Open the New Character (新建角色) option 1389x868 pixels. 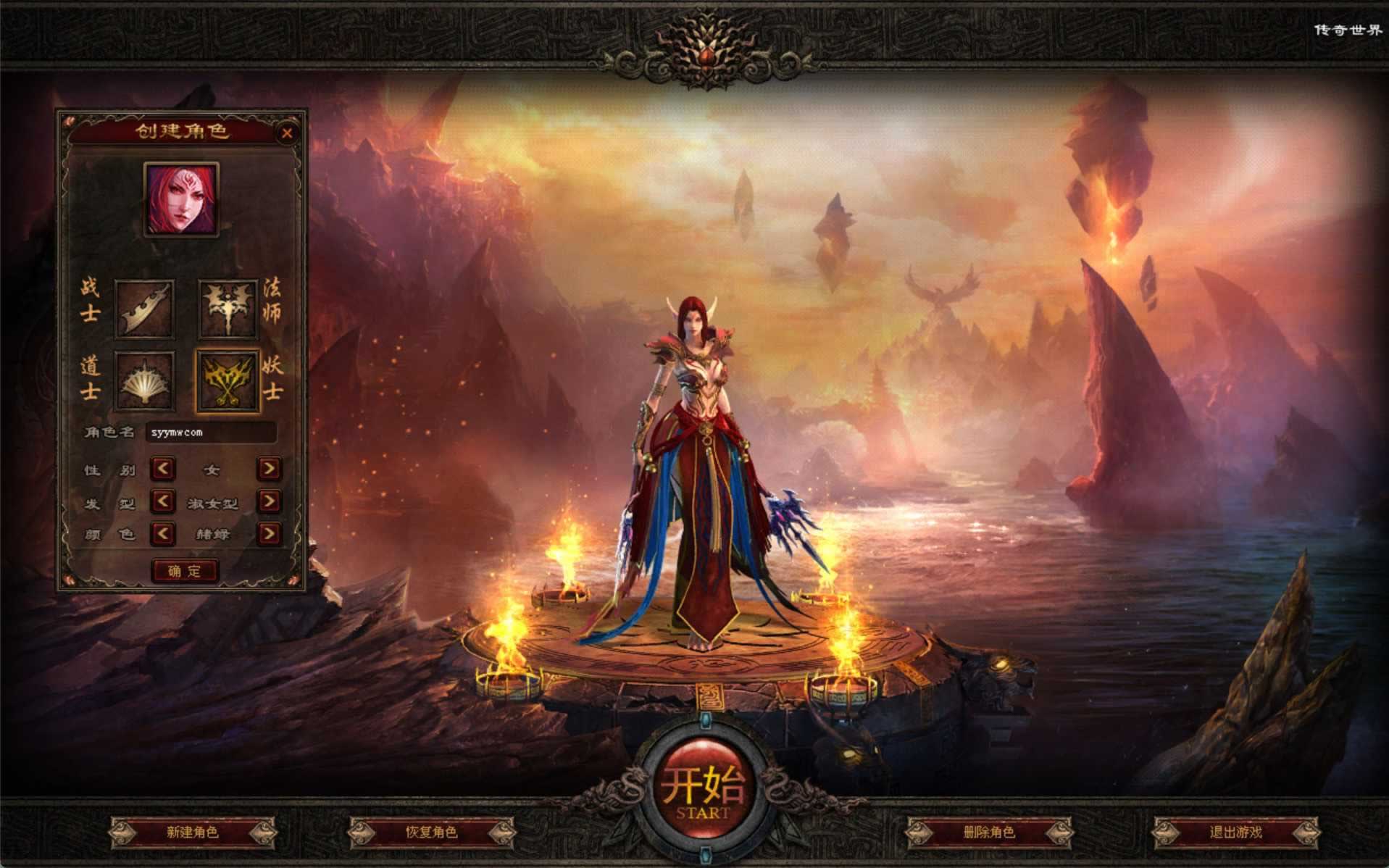192,832
